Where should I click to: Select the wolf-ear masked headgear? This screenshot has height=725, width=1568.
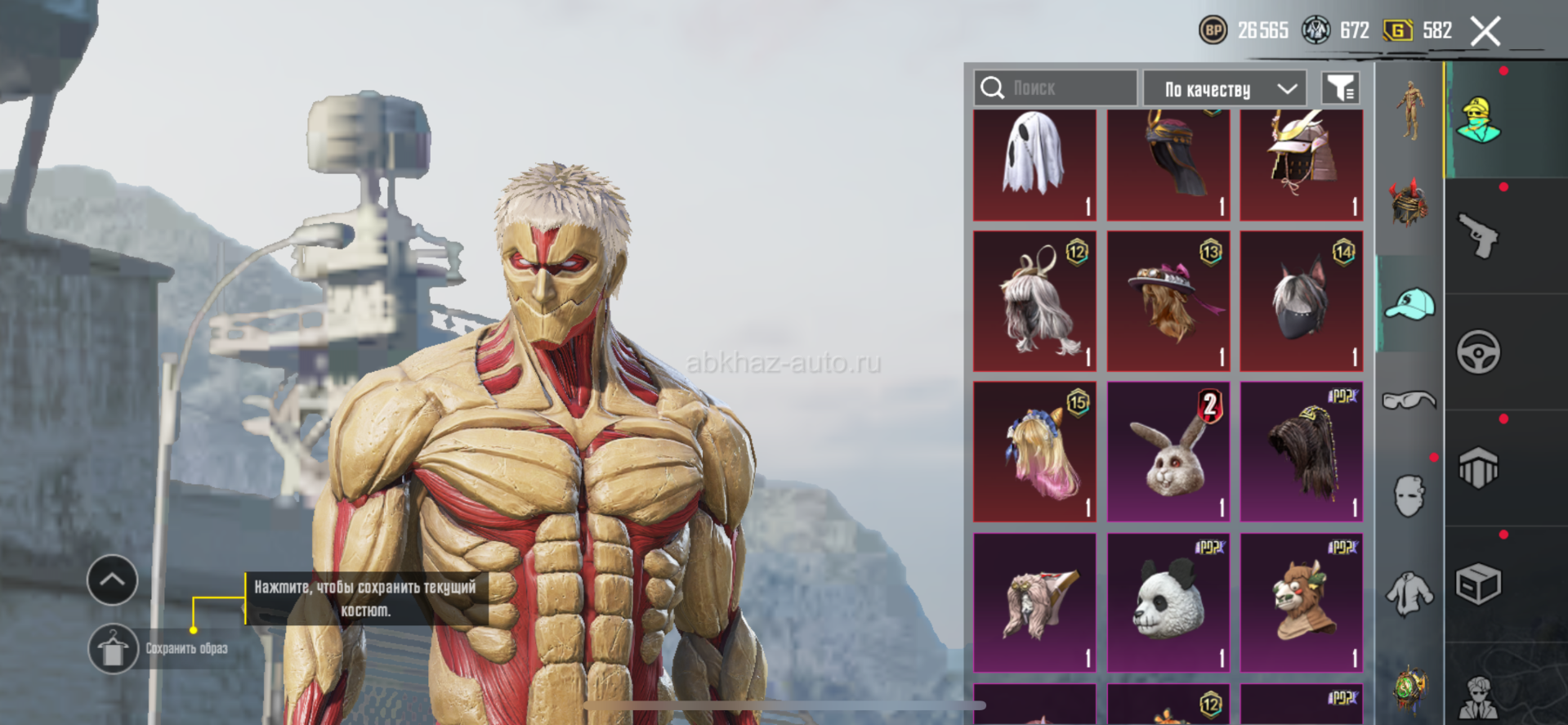tap(1301, 302)
